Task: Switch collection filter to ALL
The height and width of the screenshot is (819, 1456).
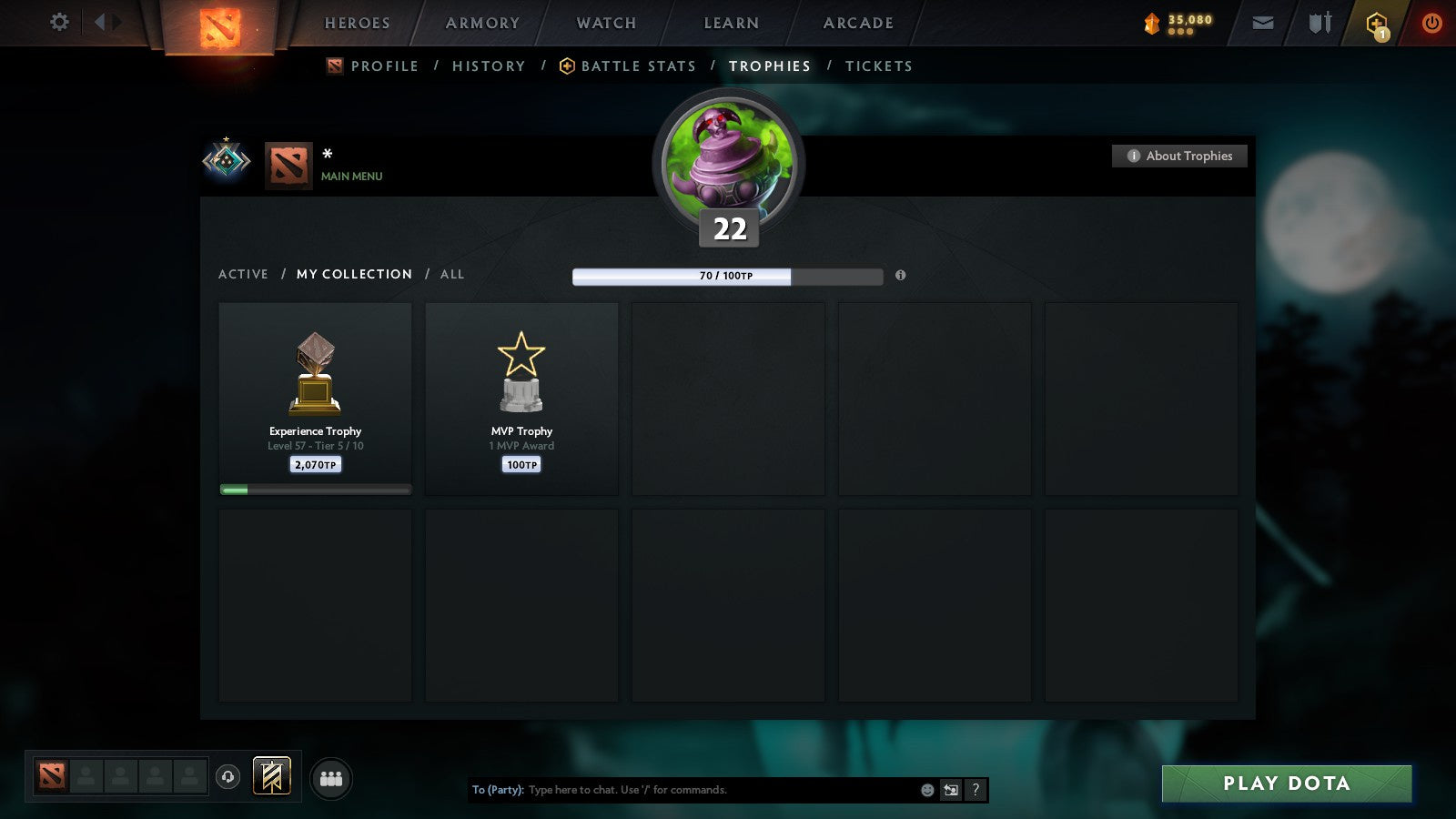Action: [452, 274]
